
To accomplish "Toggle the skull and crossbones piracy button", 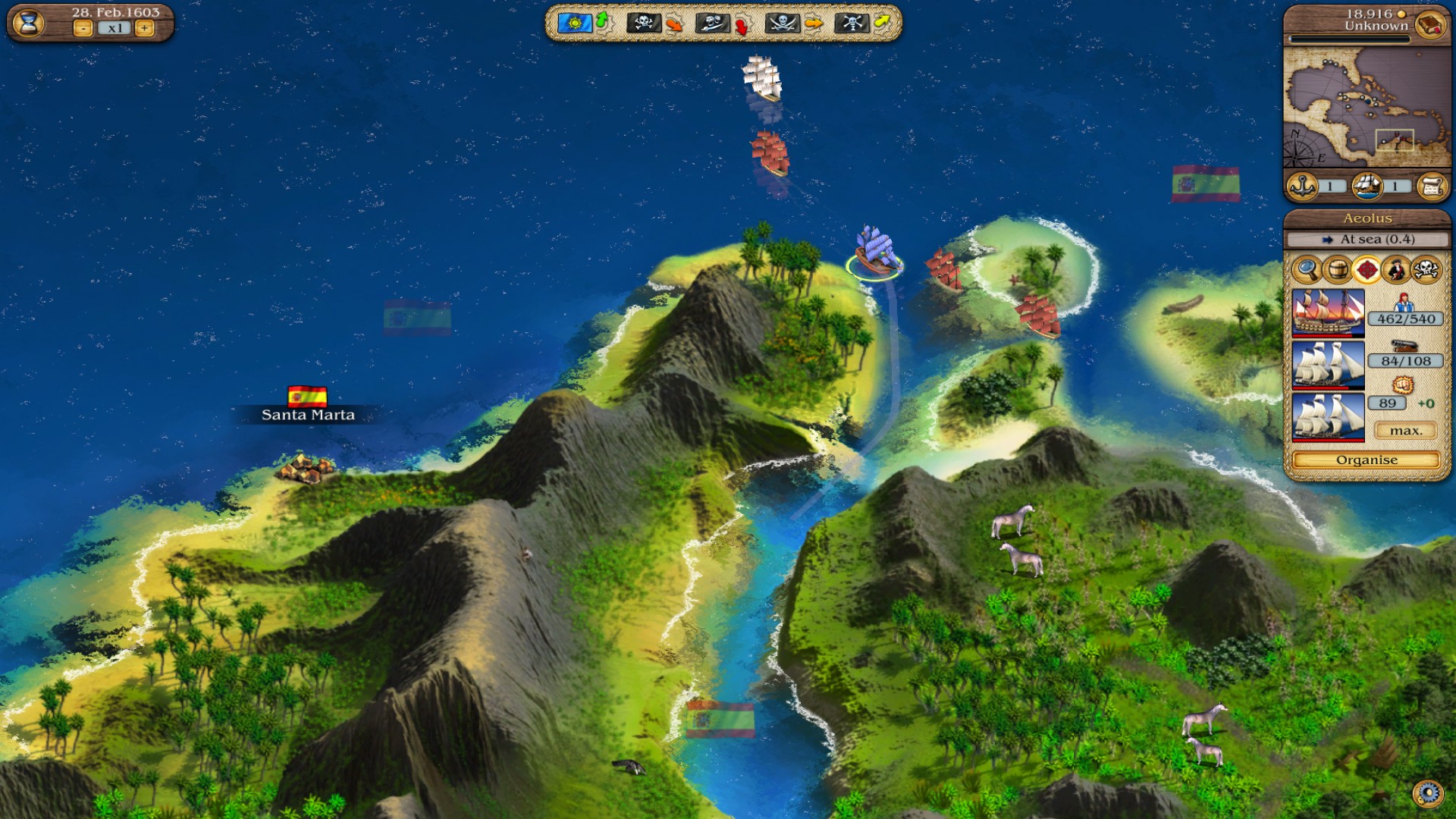I will 1426,269.
